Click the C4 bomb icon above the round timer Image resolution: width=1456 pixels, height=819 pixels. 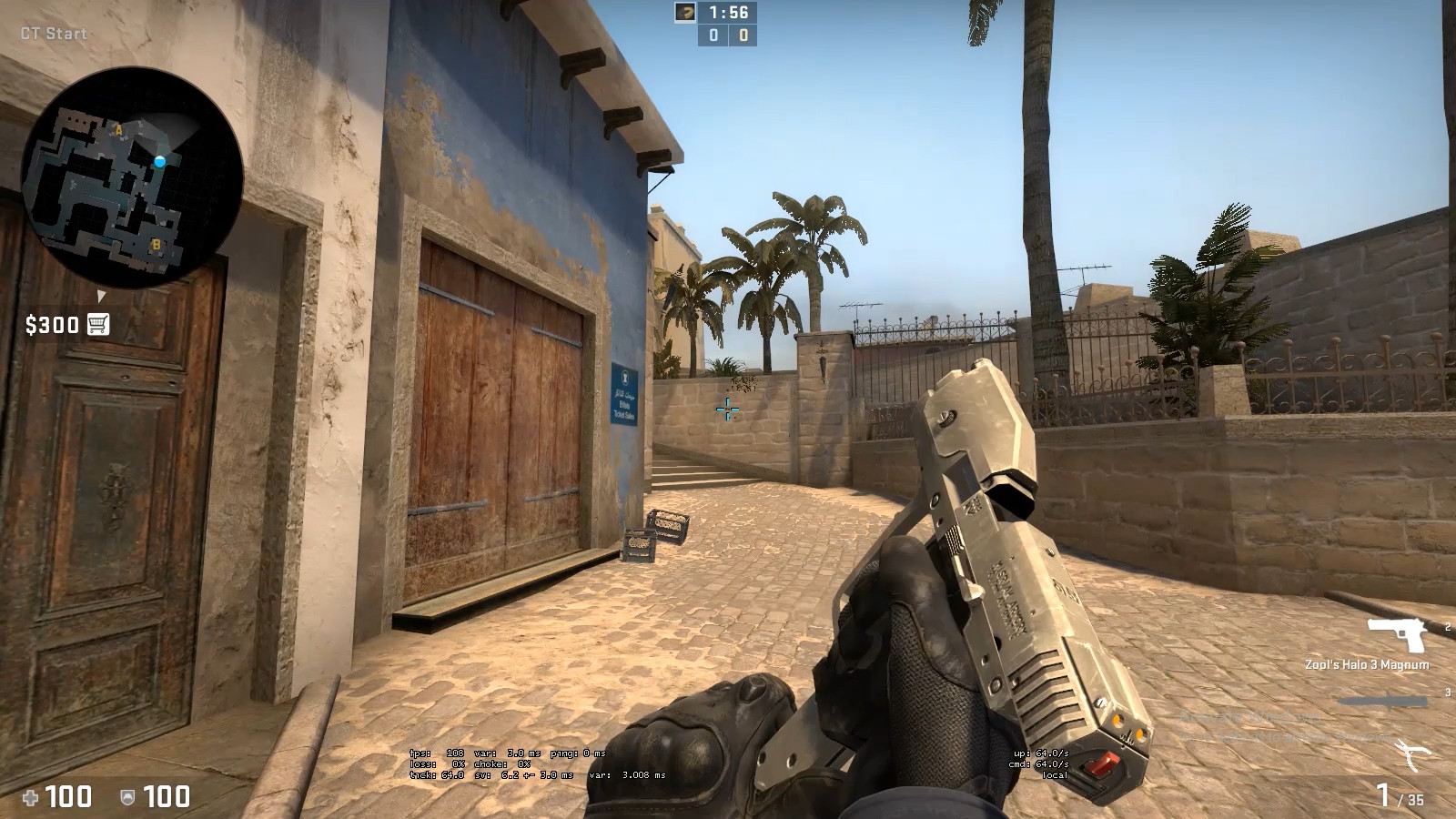pos(686,14)
